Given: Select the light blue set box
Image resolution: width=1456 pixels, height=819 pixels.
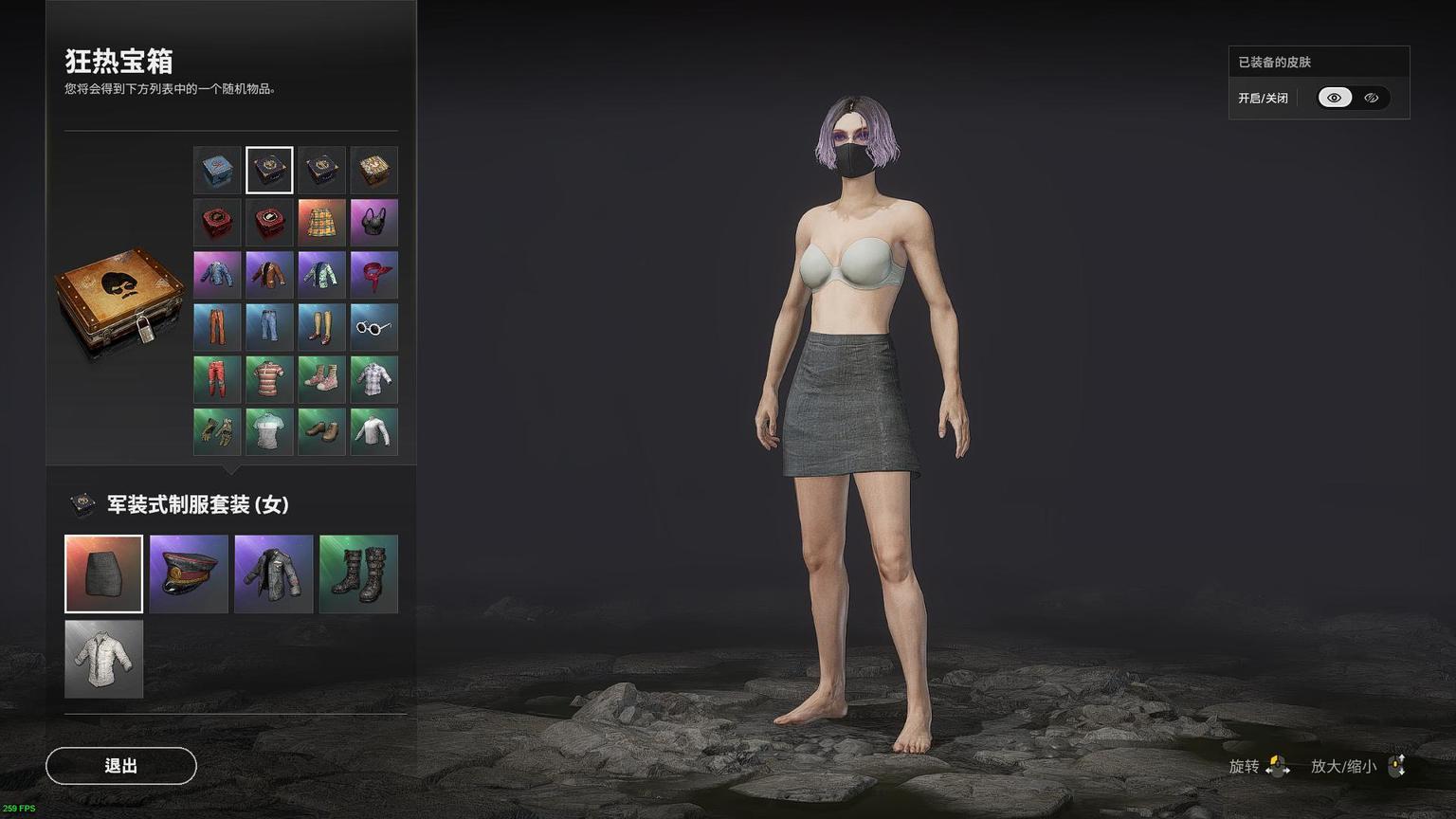Looking at the screenshot, I should pyautogui.click(x=217, y=171).
